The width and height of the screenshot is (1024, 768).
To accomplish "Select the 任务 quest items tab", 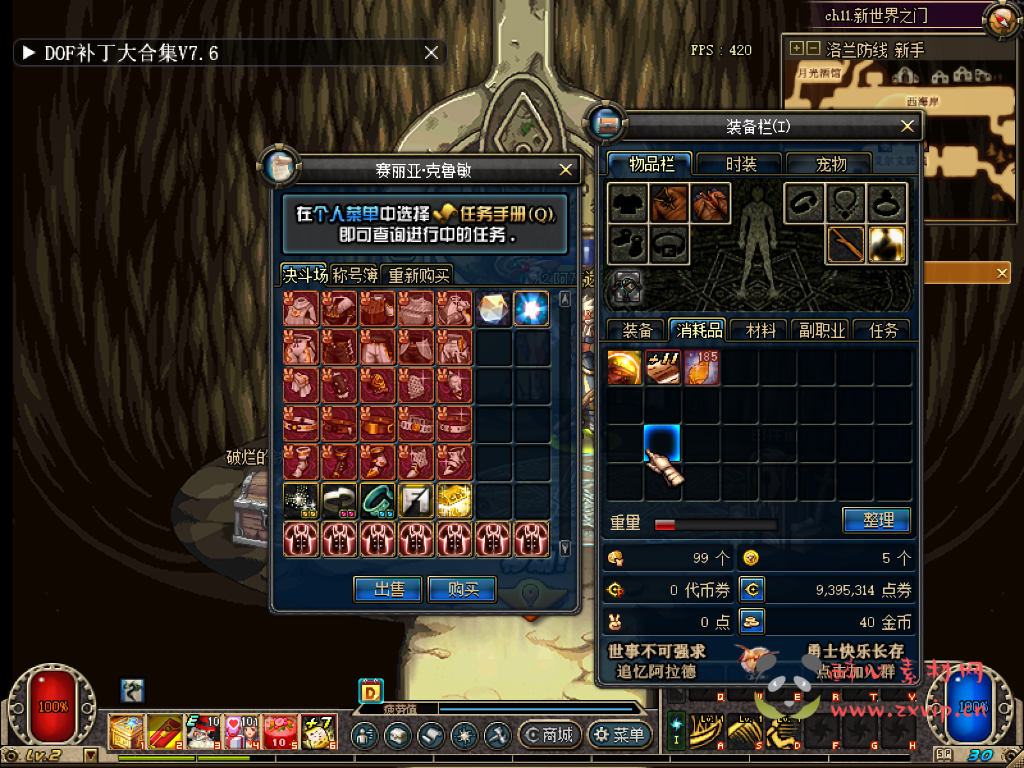I will 883,330.
